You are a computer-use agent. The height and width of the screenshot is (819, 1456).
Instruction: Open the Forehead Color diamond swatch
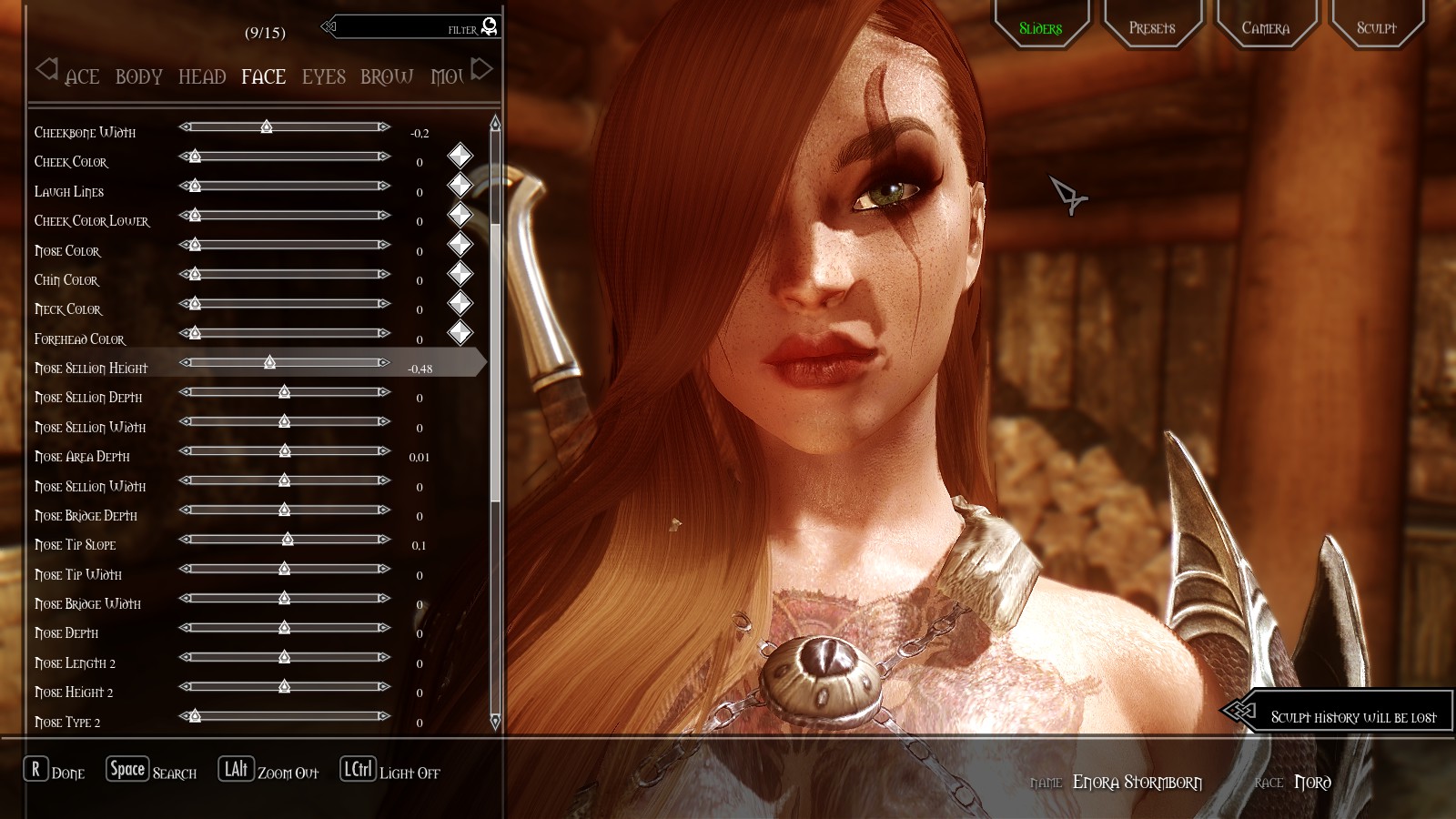point(460,333)
